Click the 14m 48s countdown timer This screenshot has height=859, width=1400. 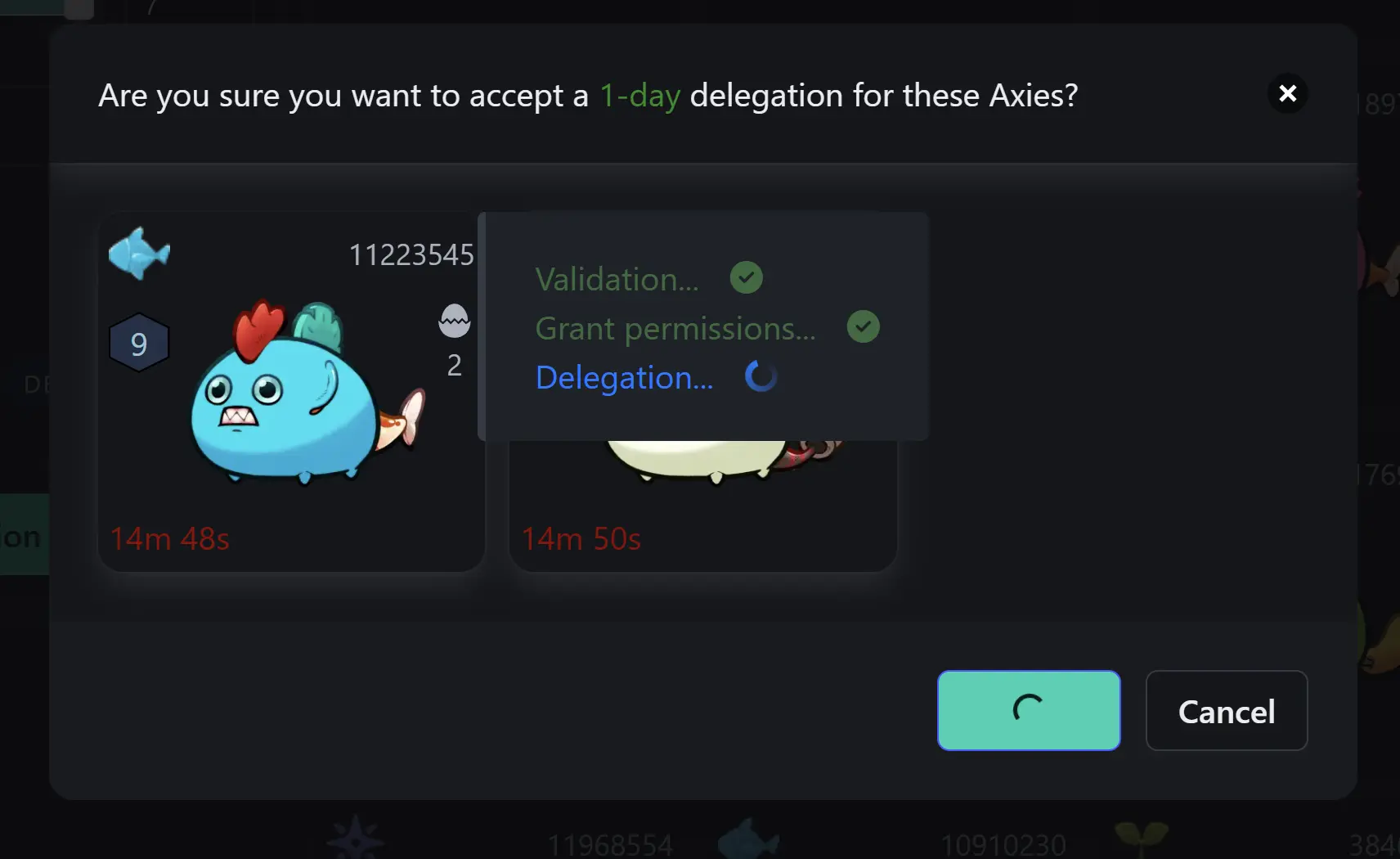(170, 538)
